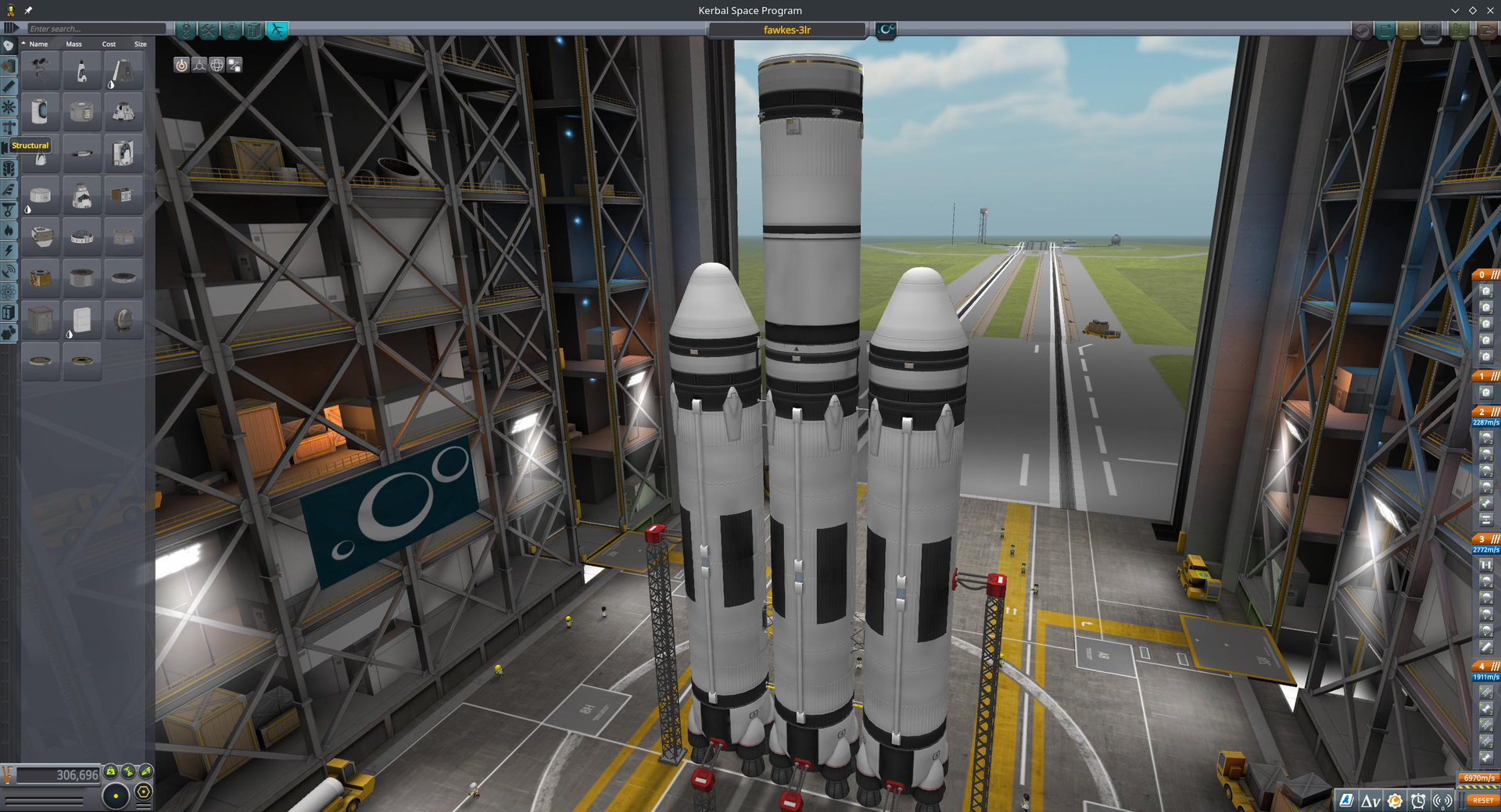
Task: Open the Δv delta-v tool
Action: (x=1370, y=800)
